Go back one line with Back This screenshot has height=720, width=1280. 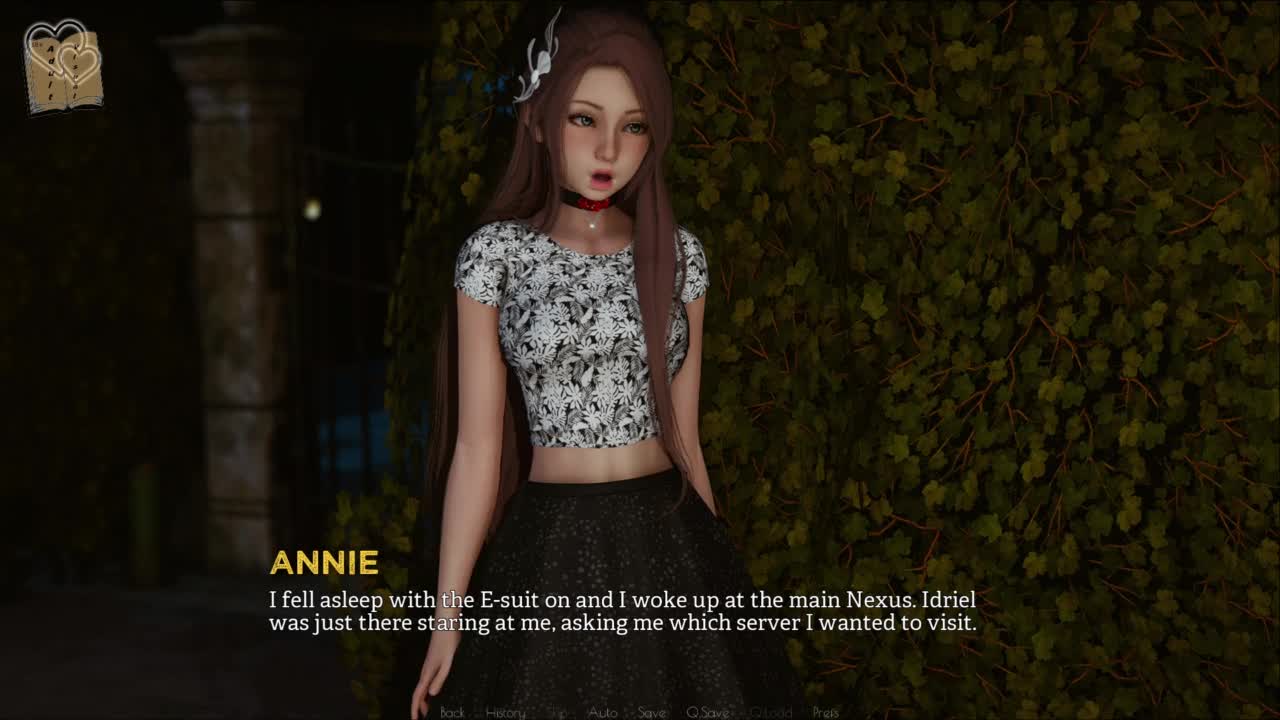pyautogui.click(x=452, y=712)
